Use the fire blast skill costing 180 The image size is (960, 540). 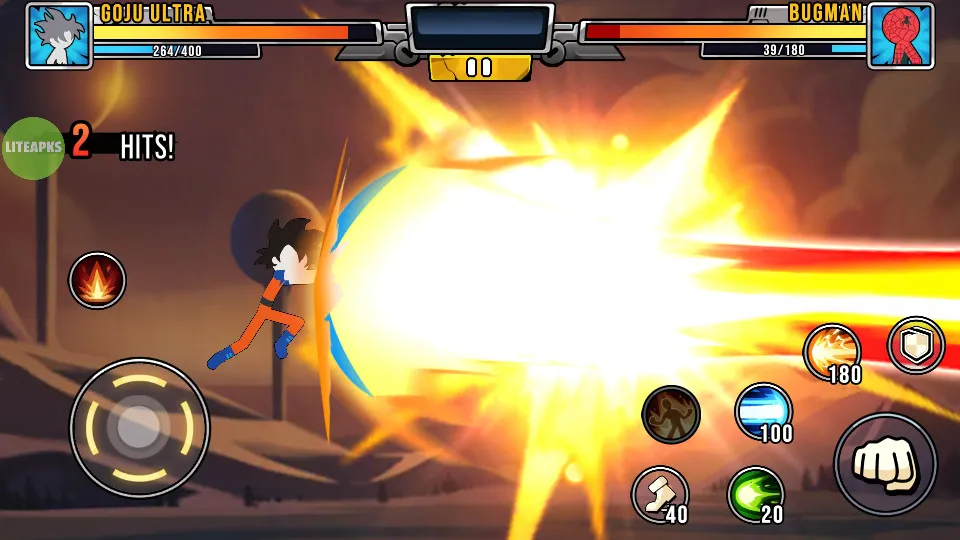832,352
